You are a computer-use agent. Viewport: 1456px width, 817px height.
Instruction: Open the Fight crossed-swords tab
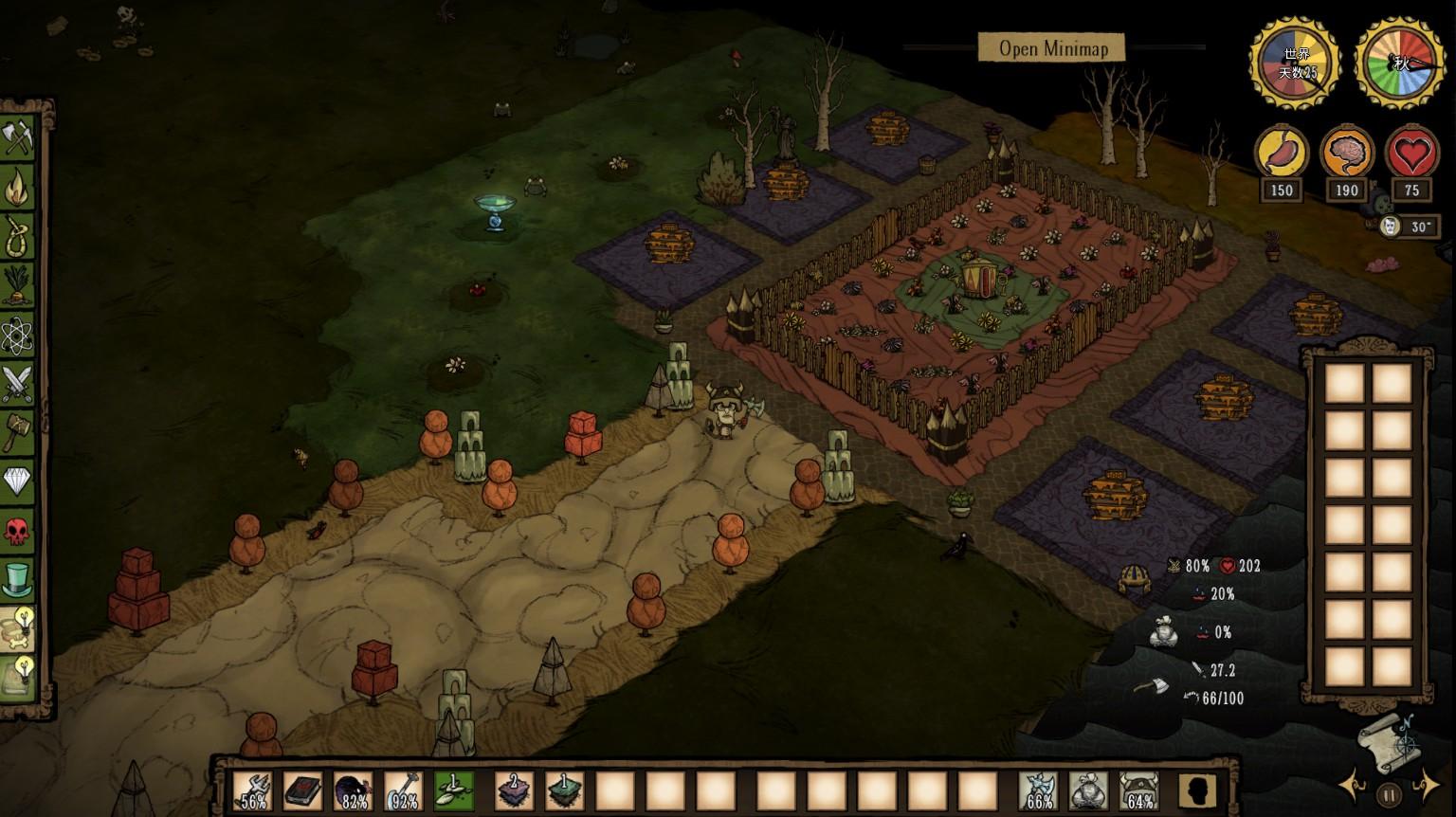(x=17, y=384)
